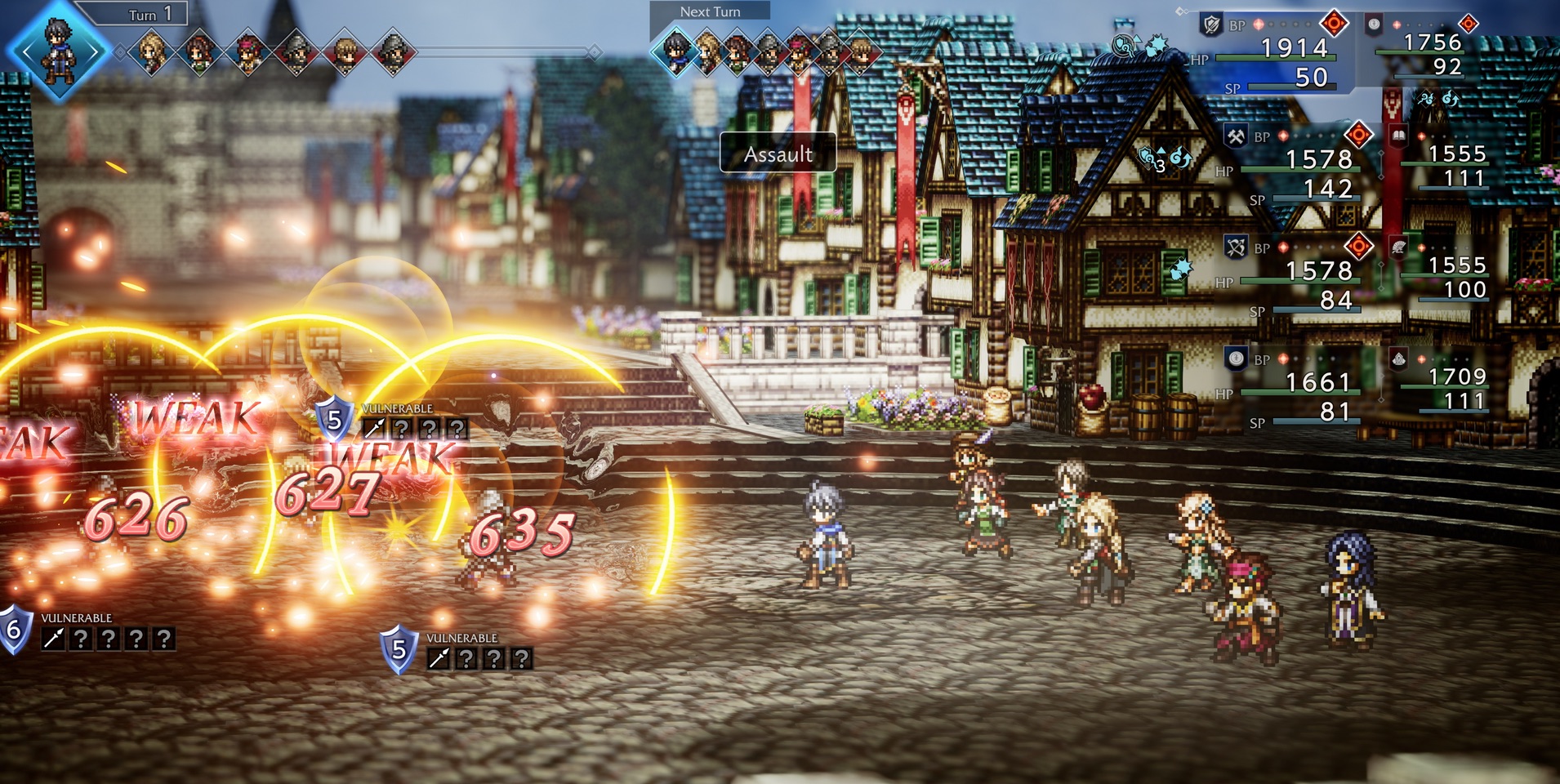The width and height of the screenshot is (1560, 784).
Task: Click the sword weakness icon beside shield 6
Action: click(x=53, y=639)
